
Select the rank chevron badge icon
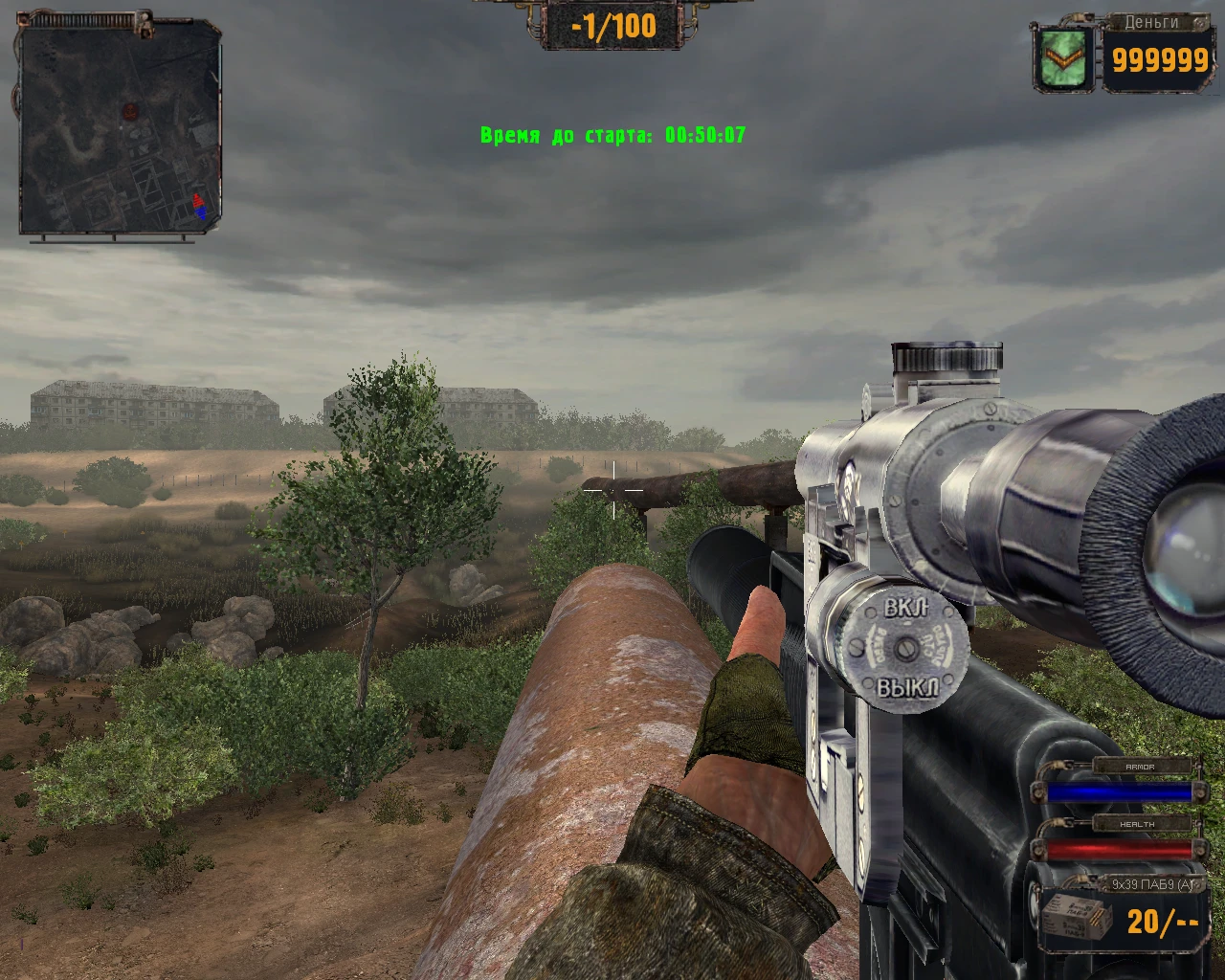coord(1062,59)
